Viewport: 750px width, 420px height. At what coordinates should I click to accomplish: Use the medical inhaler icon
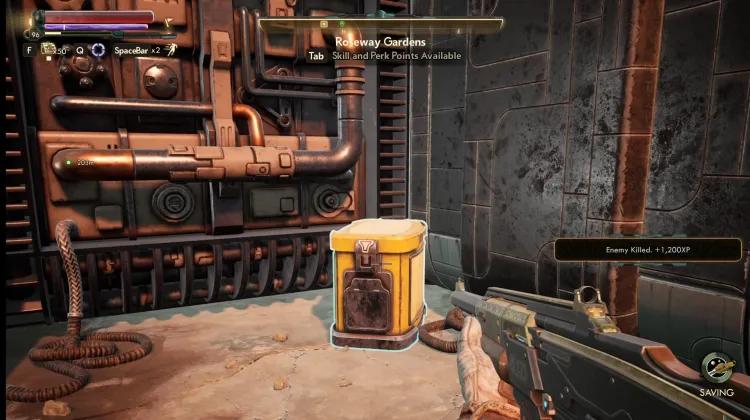coord(48,48)
